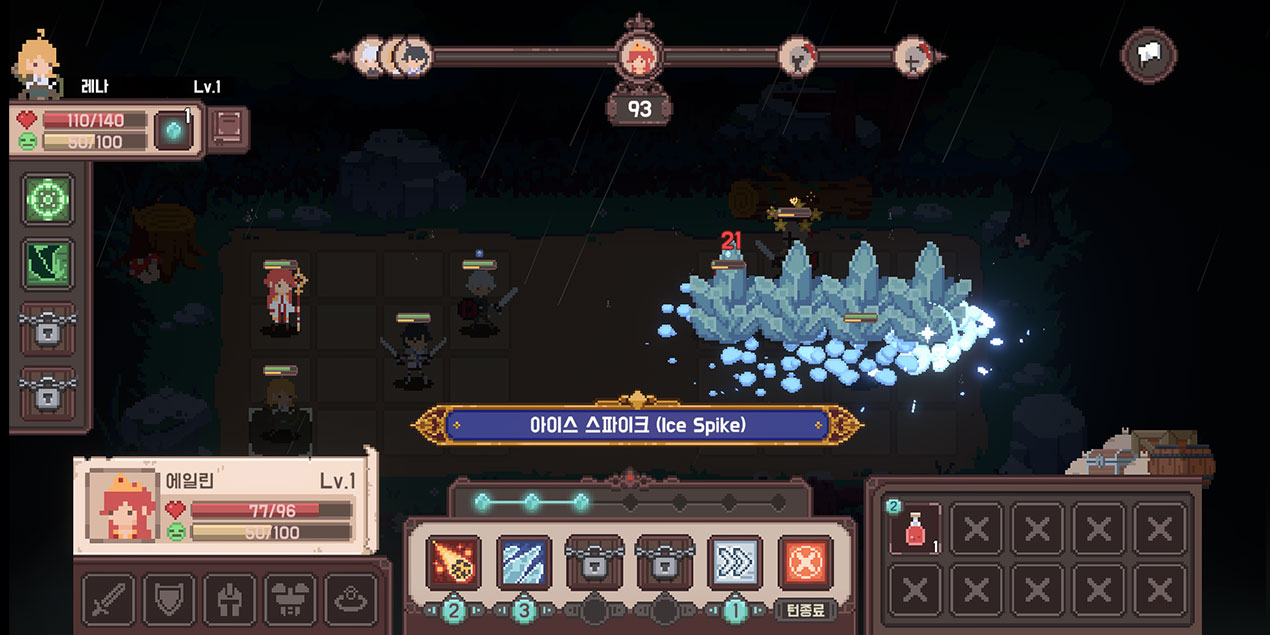
Task: Click Eileen's red-haired portrait
Action: click(123, 505)
